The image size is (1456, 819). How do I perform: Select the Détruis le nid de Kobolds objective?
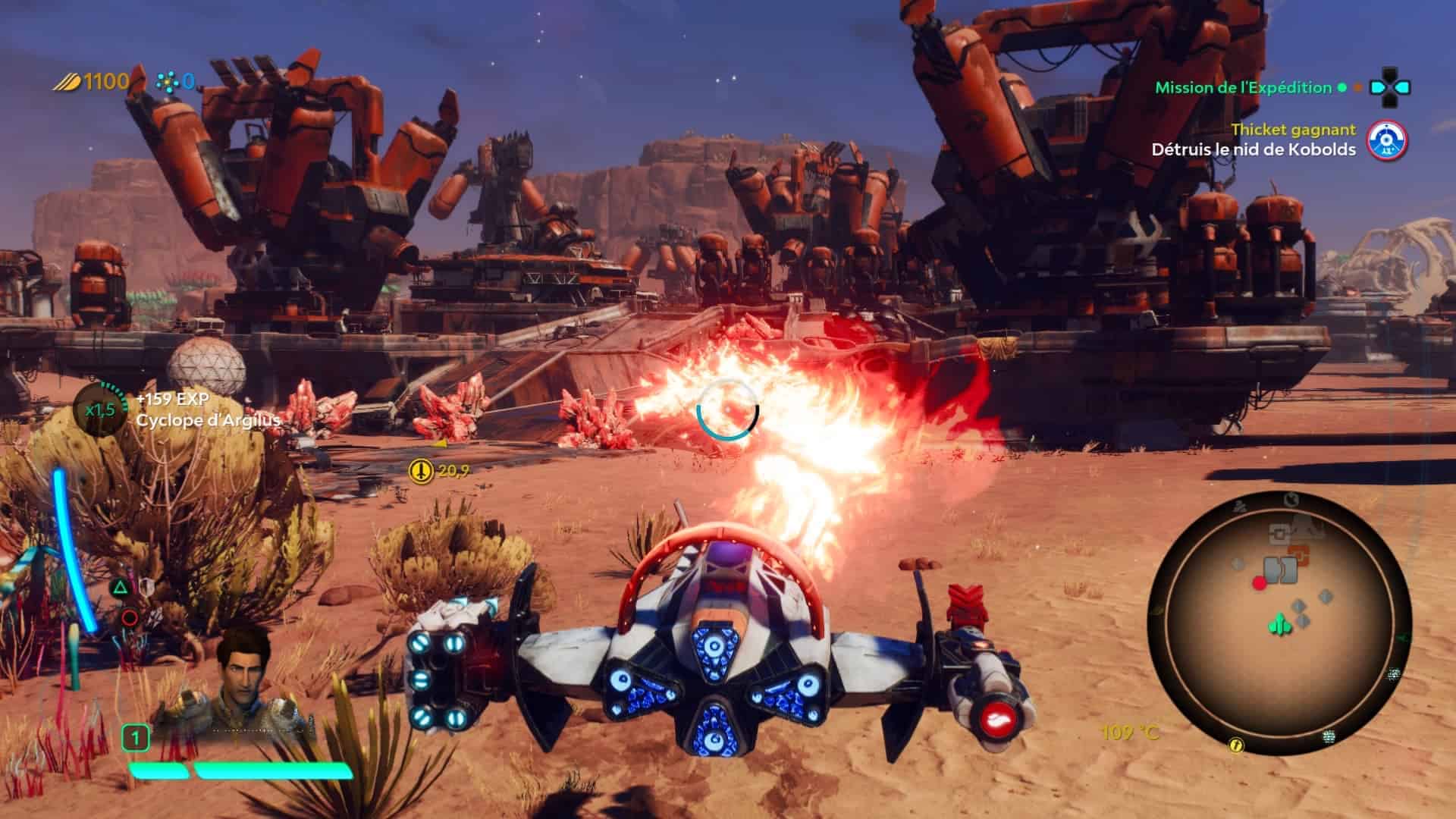pyautogui.click(x=1253, y=149)
